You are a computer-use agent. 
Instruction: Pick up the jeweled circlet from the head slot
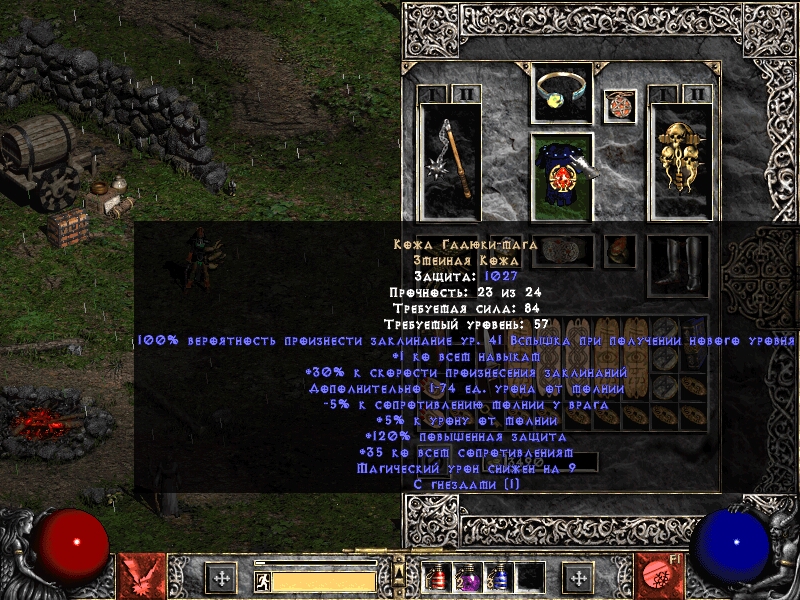point(562,94)
